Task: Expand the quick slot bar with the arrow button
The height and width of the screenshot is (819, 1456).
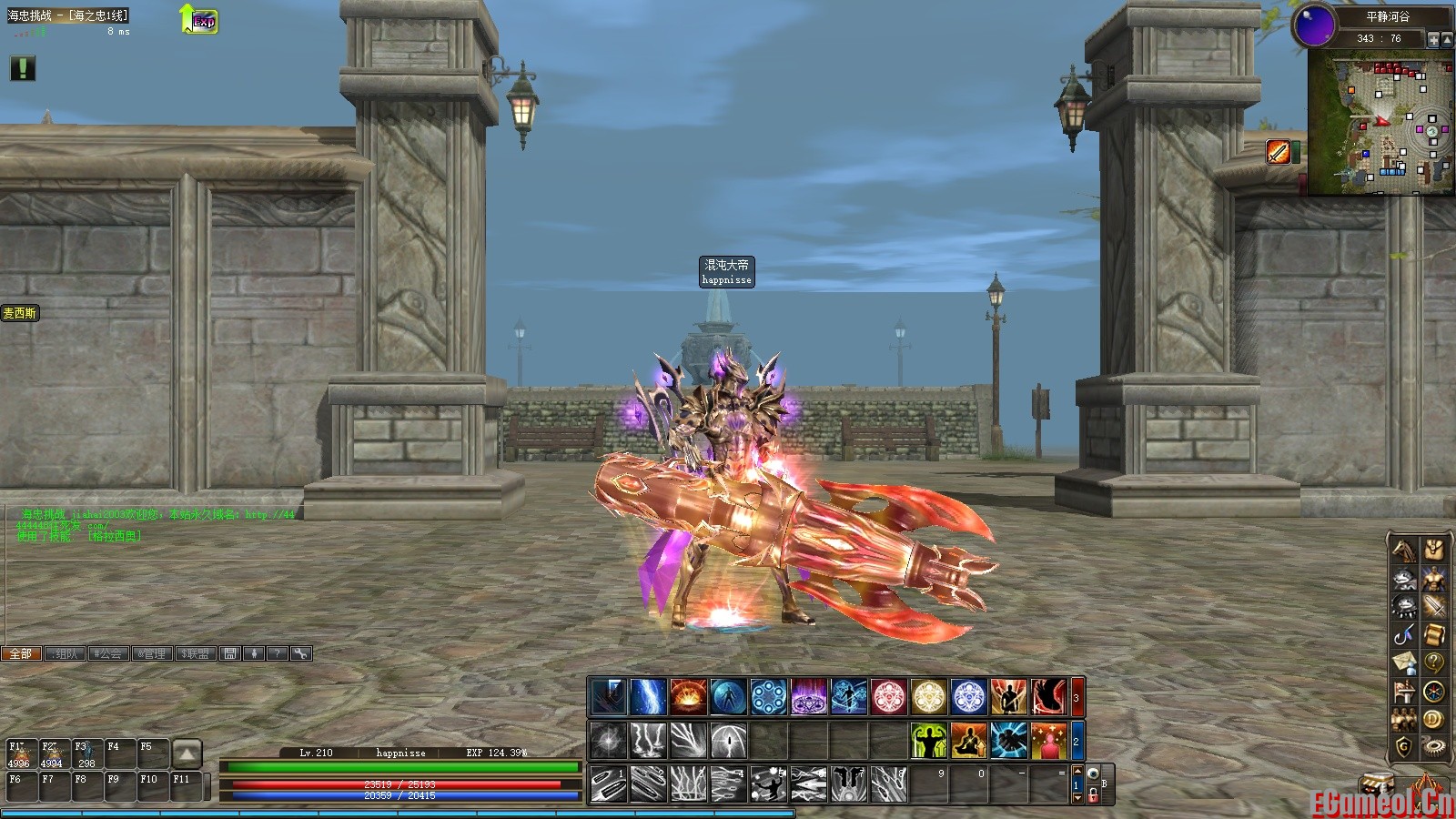Action: pyautogui.click(x=187, y=753)
